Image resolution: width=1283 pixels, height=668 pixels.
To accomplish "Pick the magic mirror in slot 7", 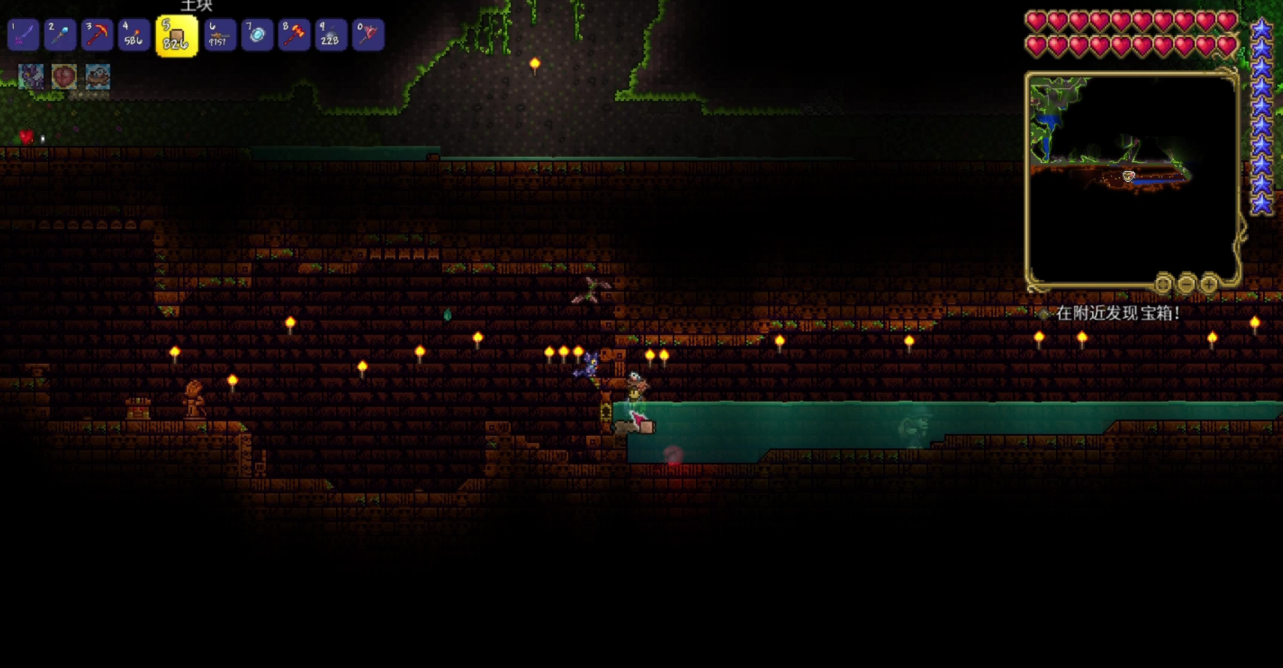I will [x=257, y=35].
